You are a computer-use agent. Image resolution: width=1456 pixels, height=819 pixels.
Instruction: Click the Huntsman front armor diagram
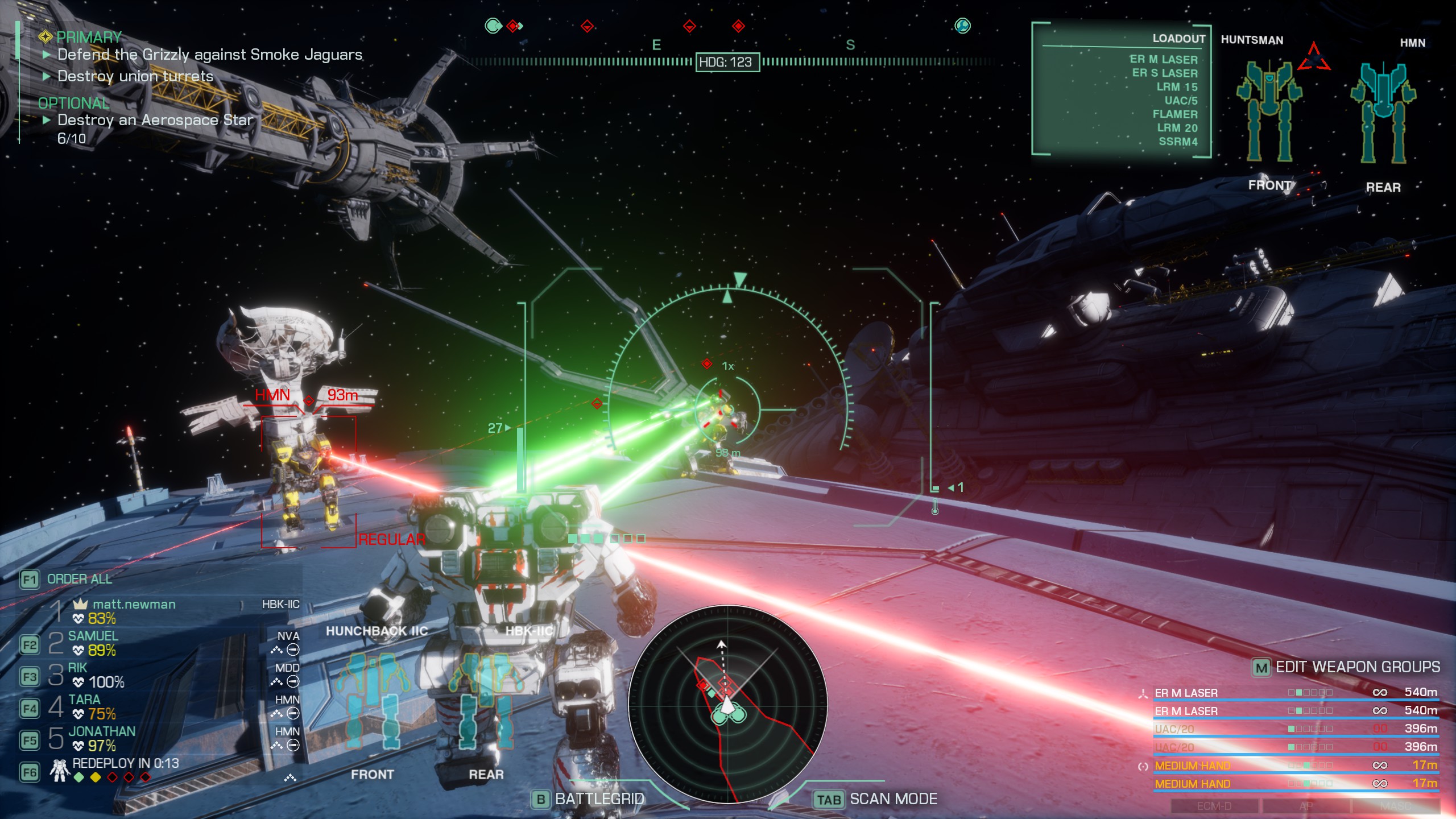(x=1269, y=111)
